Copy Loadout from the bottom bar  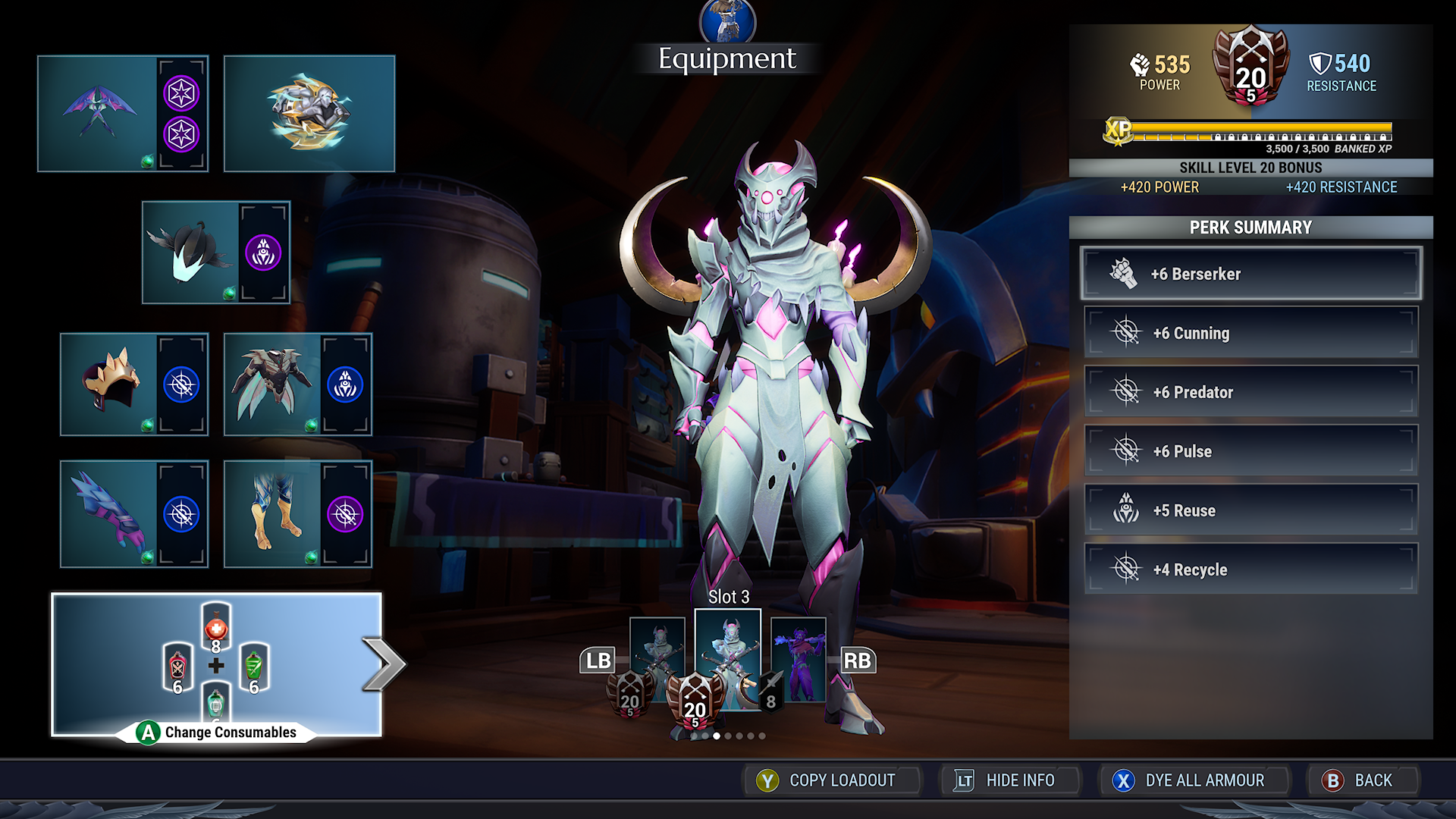click(832, 780)
